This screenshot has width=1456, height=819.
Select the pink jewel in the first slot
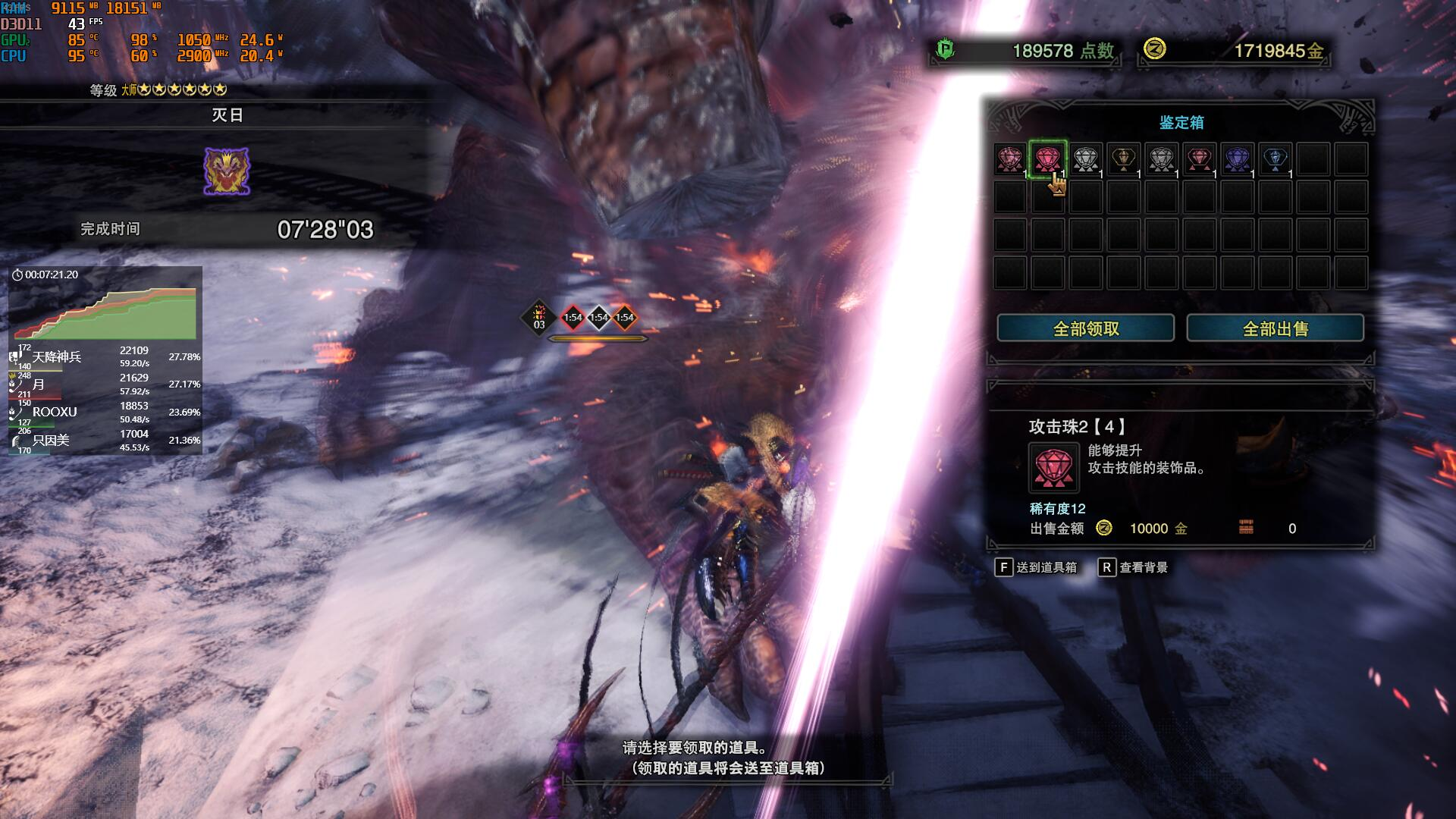[1009, 159]
